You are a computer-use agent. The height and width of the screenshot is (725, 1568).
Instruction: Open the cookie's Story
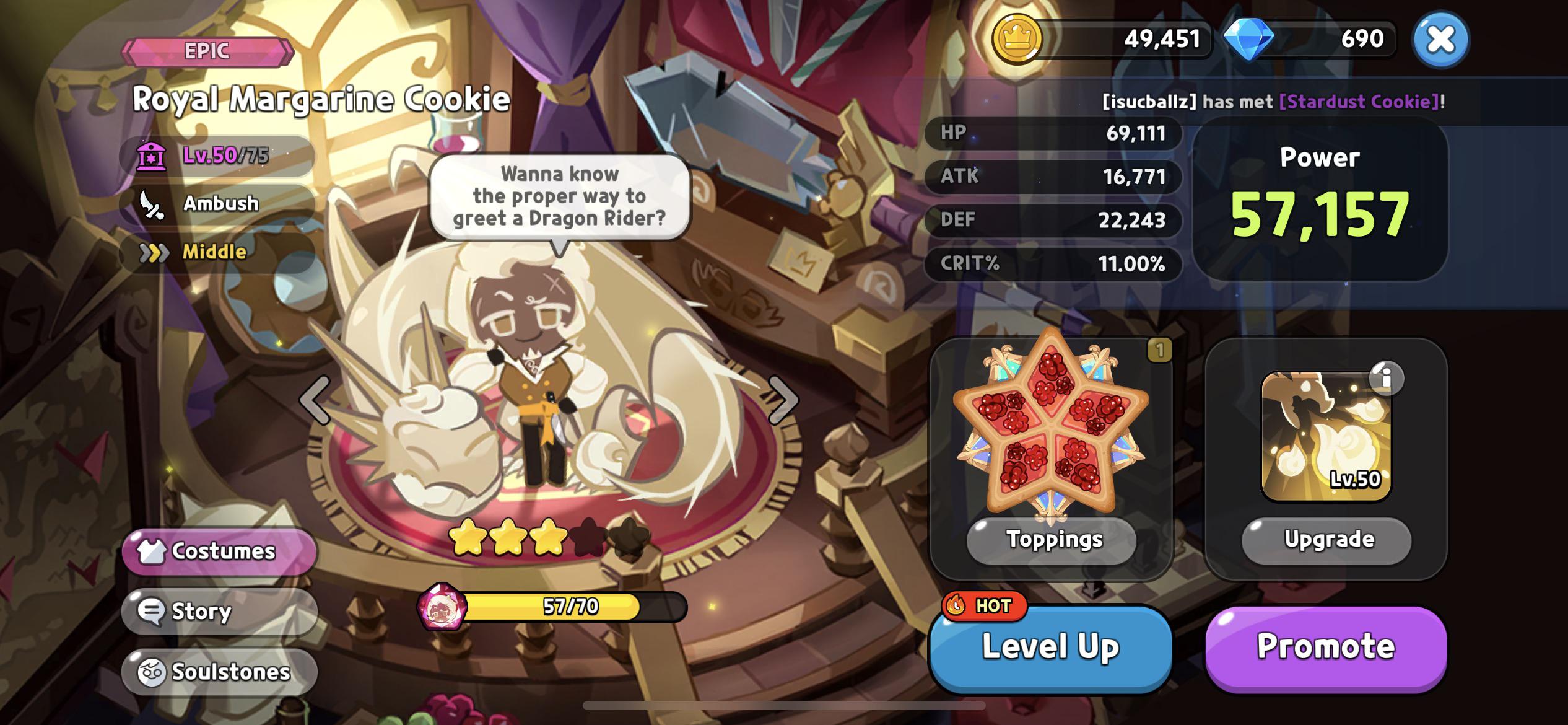[x=219, y=612]
